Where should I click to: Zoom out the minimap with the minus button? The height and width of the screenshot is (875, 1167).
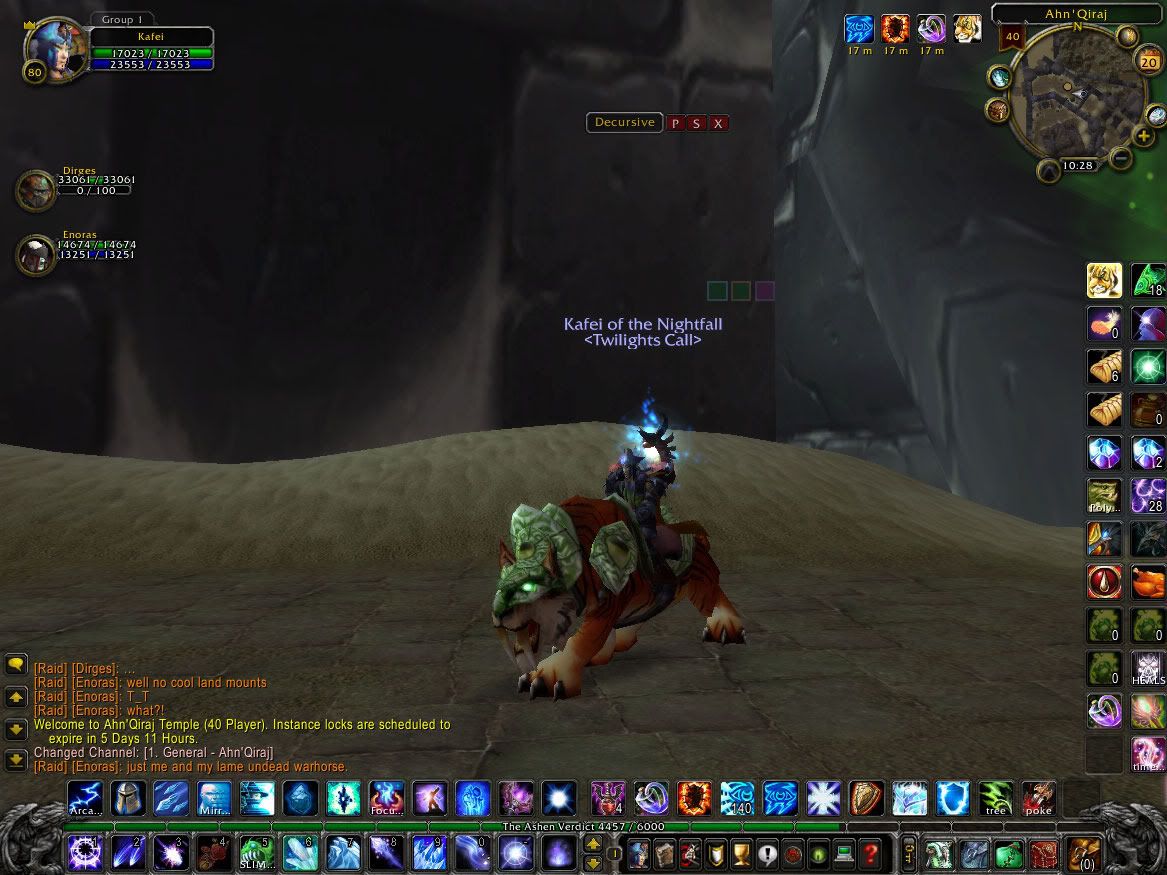(x=1121, y=157)
